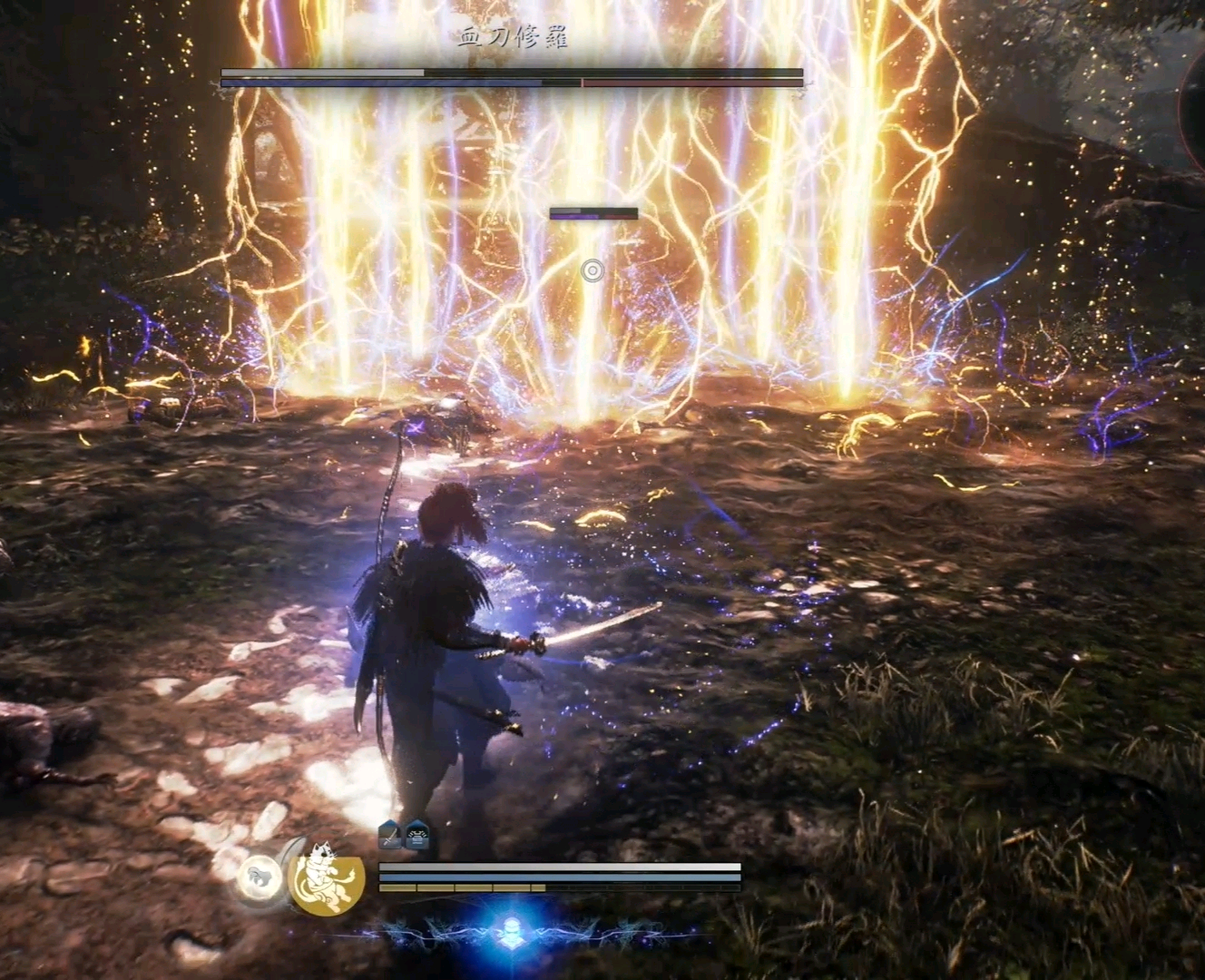
Task: Click the armor buff status icon
Action: [416, 834]
